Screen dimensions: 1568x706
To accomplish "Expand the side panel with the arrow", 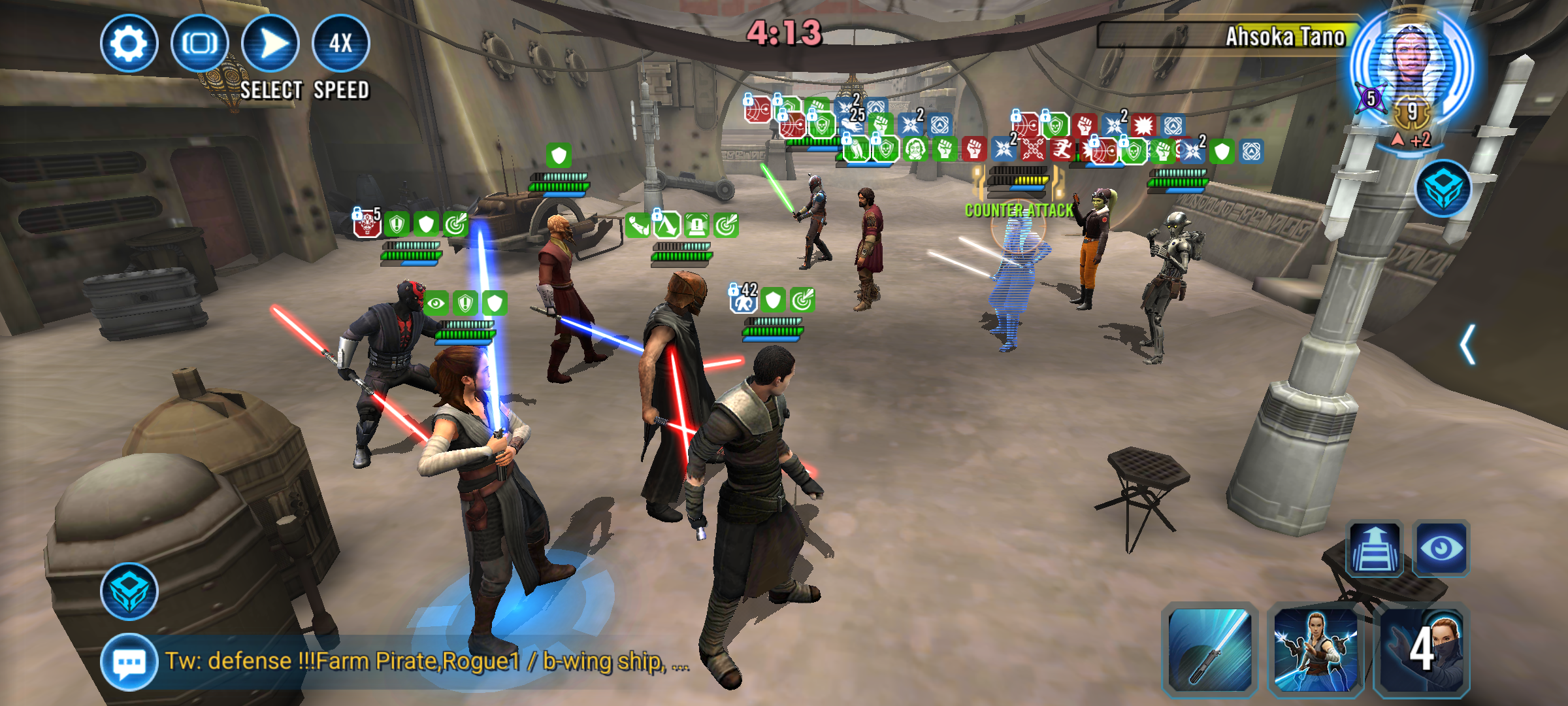I will [1467, 345].
